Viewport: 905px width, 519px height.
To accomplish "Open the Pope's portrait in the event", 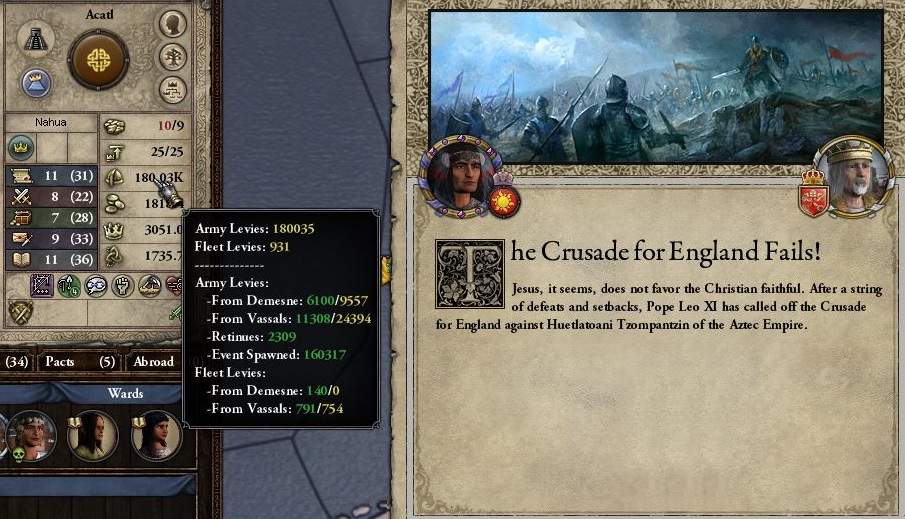I will tap(853, 177).
